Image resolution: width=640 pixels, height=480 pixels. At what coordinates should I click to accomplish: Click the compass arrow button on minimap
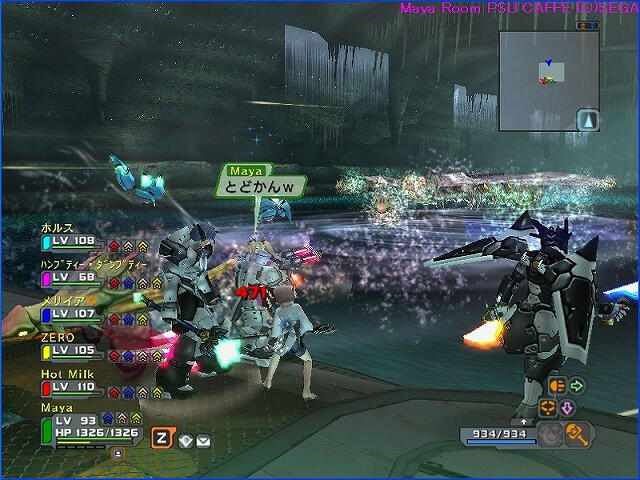click(x=589, y=120)
